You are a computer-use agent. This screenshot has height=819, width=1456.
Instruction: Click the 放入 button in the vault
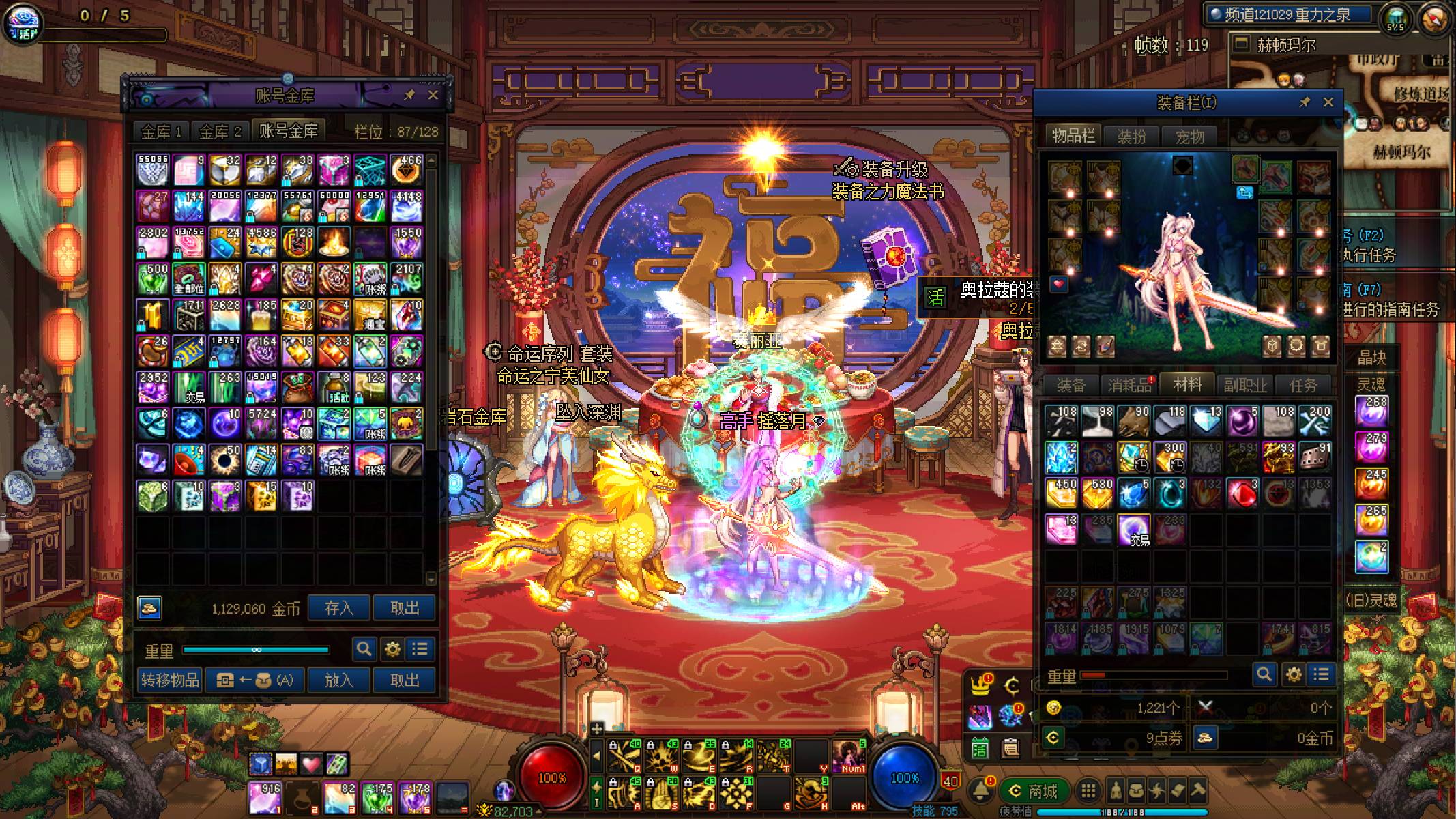click(338, 680)
